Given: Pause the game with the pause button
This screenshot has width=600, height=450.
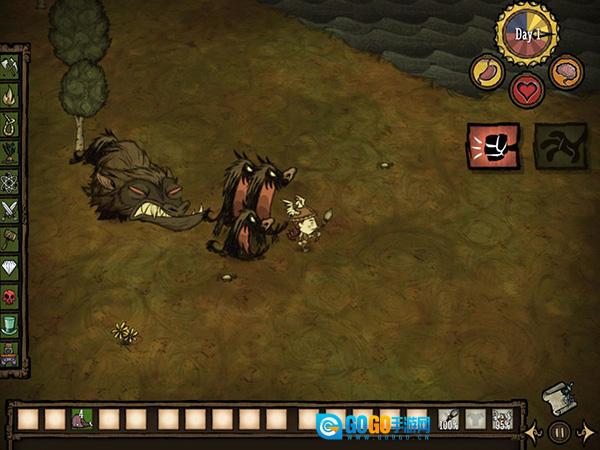Looking at the screenshot, I should tap(560, 432).
